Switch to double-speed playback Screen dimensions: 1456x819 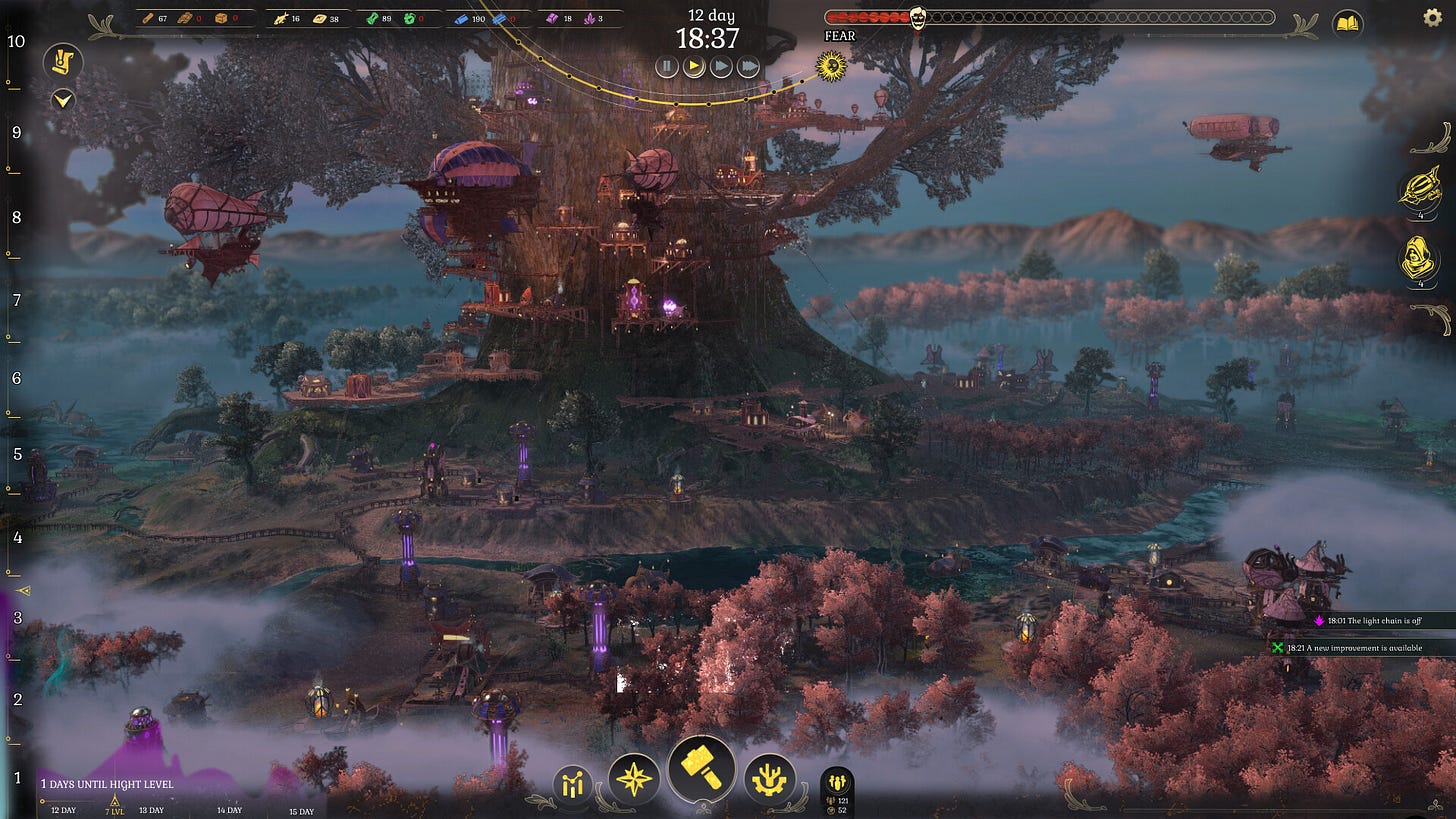point(721,67)
